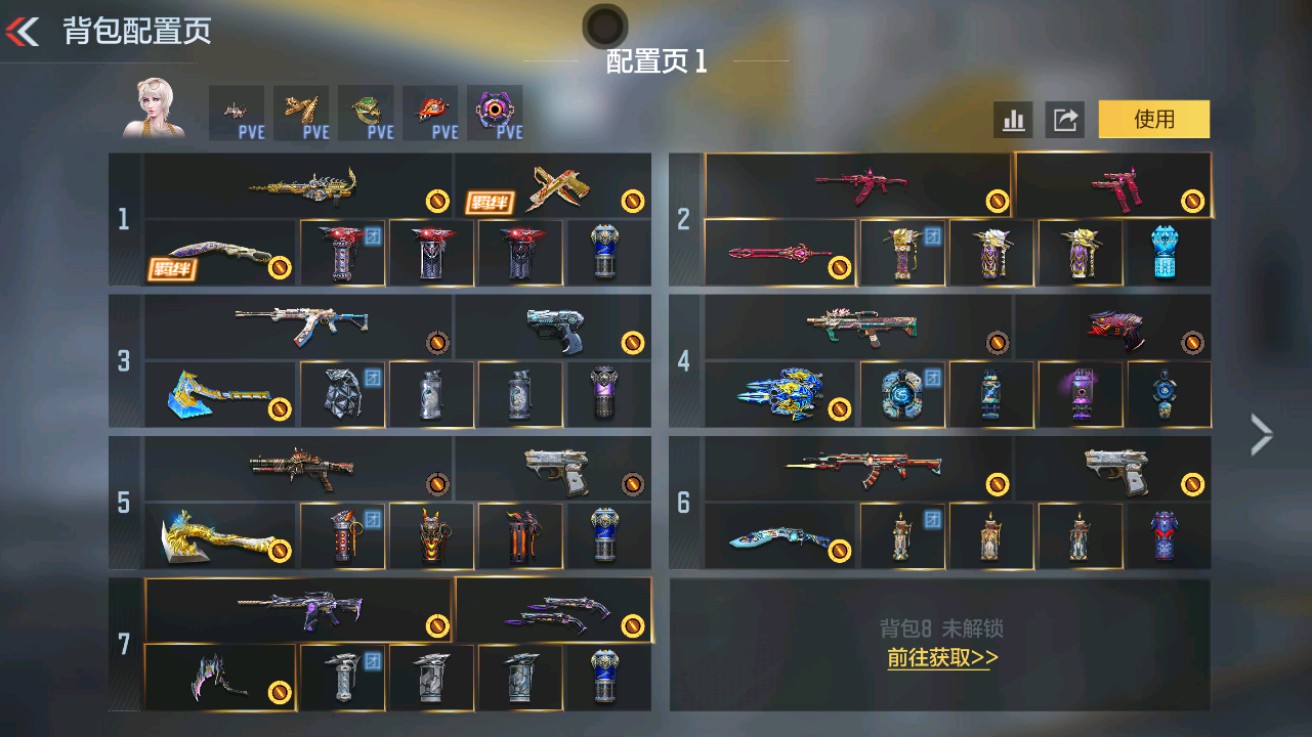Image resolution: width=1312 pixels, height=737 pixels.
Task: Open the weapon statistics bar chart icon
Action: point(1014,119)
